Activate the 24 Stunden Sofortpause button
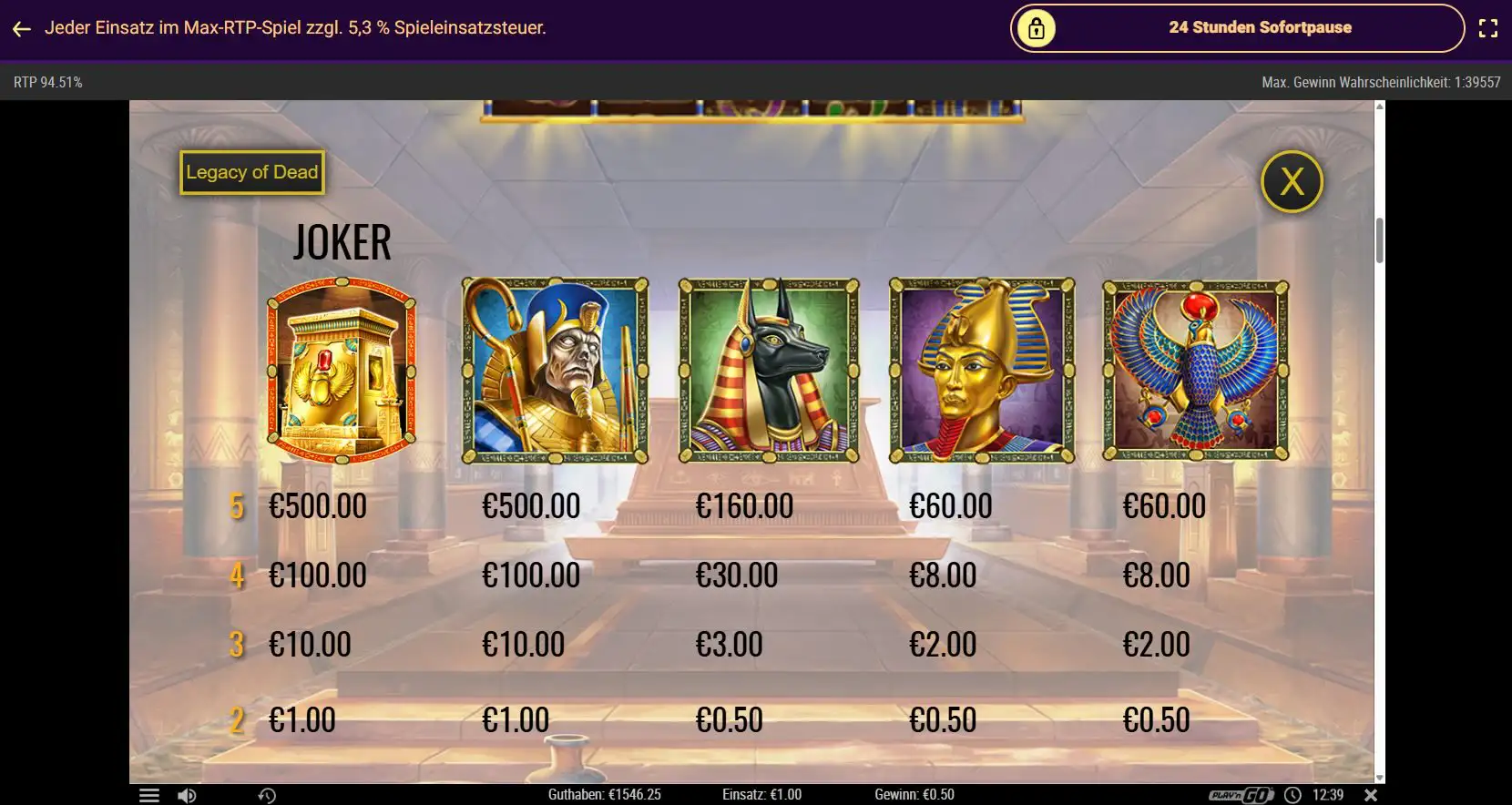The image size is (1512, 805). (1237, 28)
